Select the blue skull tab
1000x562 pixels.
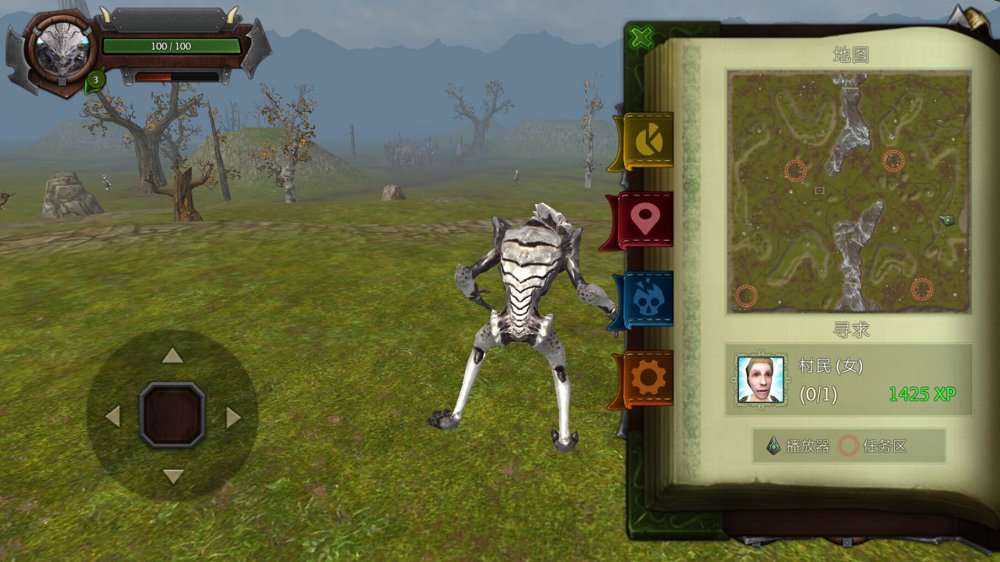646,300
